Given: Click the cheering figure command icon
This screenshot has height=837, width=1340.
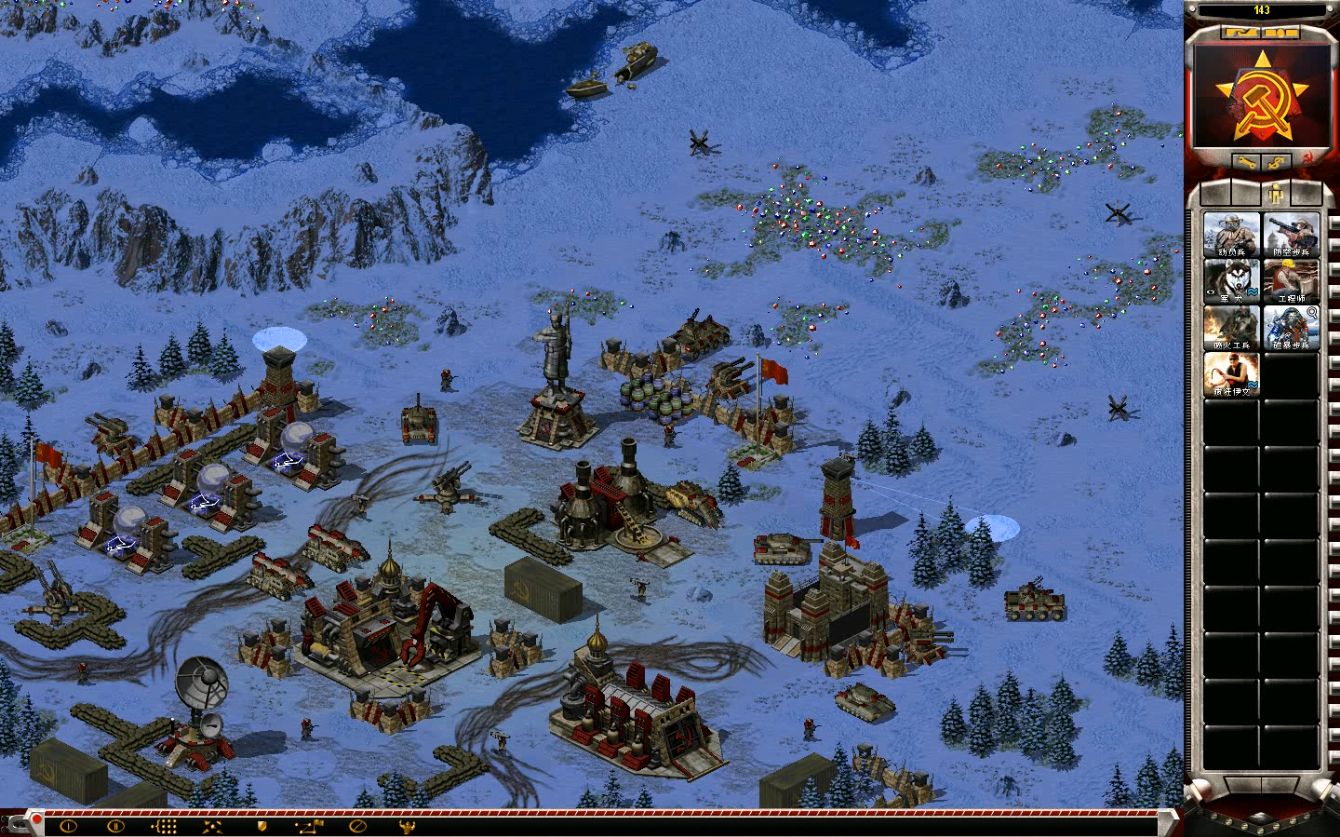Looking at the screenshot, I should point(406,827).
